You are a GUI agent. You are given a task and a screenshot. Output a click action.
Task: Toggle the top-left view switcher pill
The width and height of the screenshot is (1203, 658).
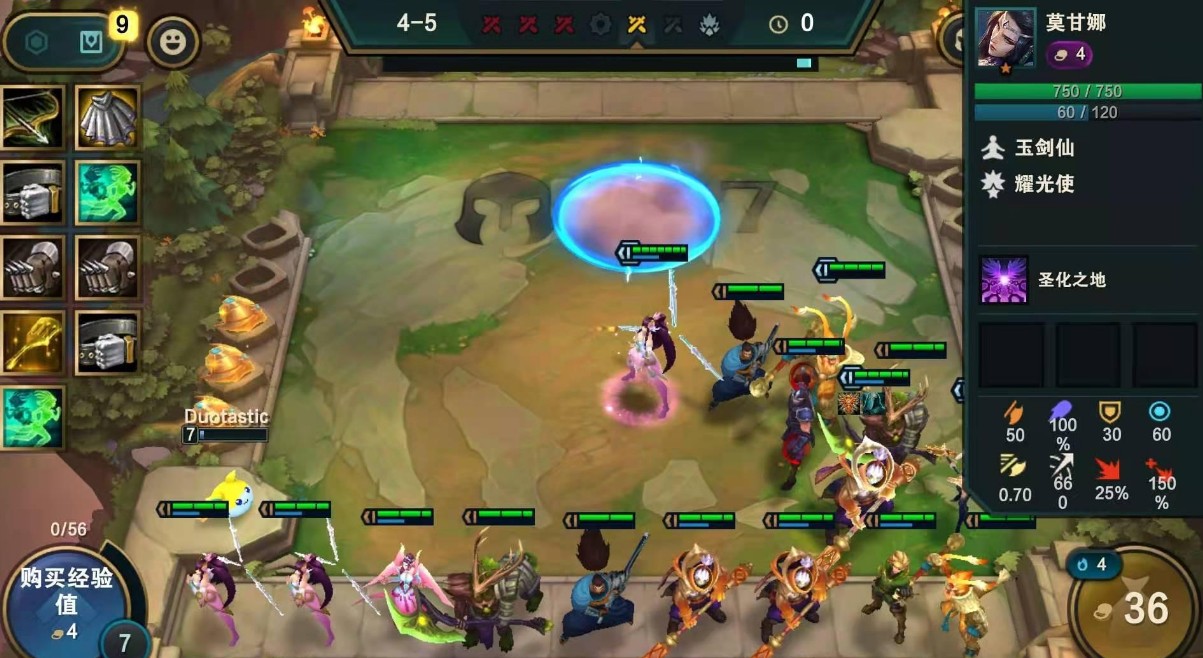pyautogui.click(x=63, y=43)
